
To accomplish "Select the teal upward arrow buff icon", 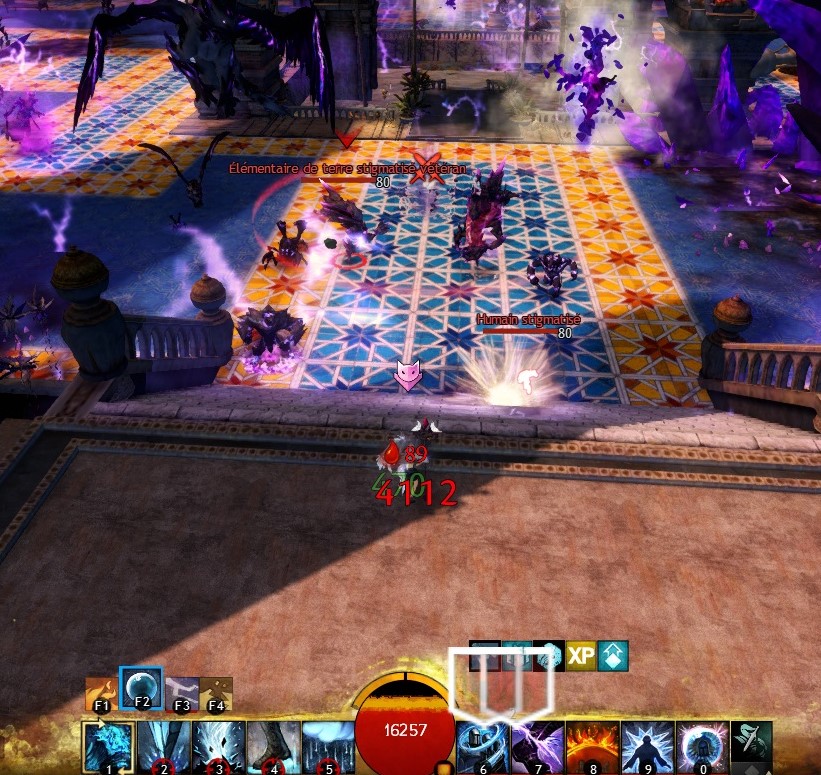I will 613,655.
